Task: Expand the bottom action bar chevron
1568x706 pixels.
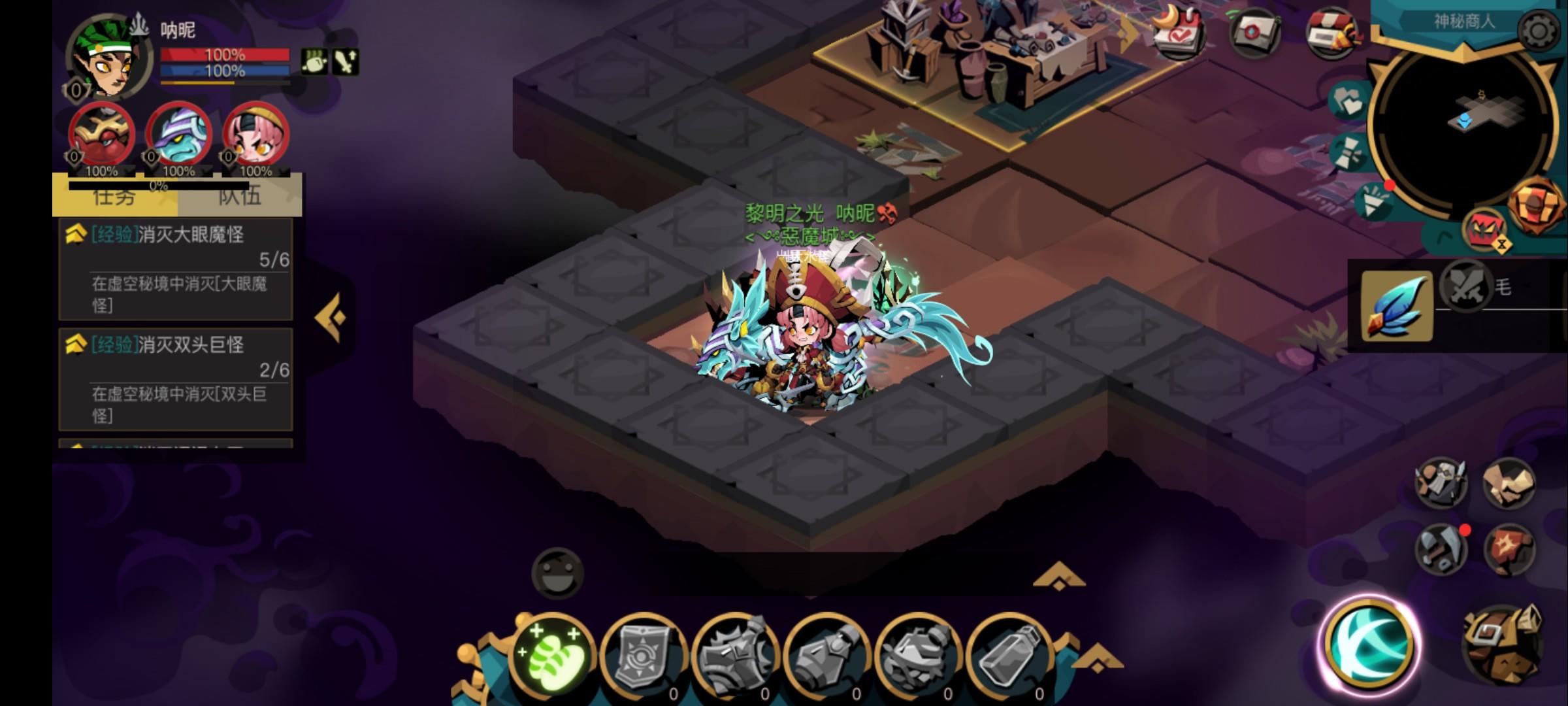Action: tap(1058, 577)
